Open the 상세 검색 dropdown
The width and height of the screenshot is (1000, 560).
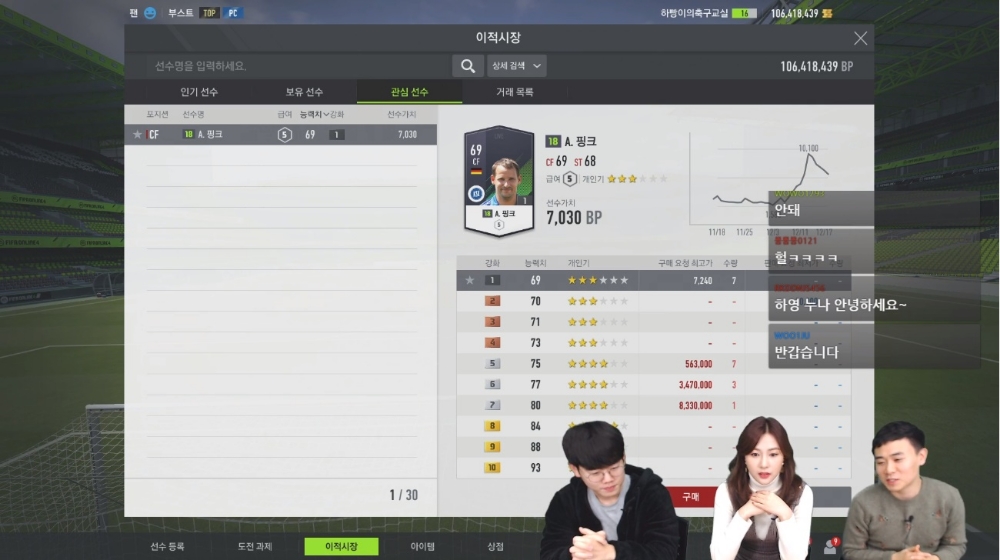516,66
